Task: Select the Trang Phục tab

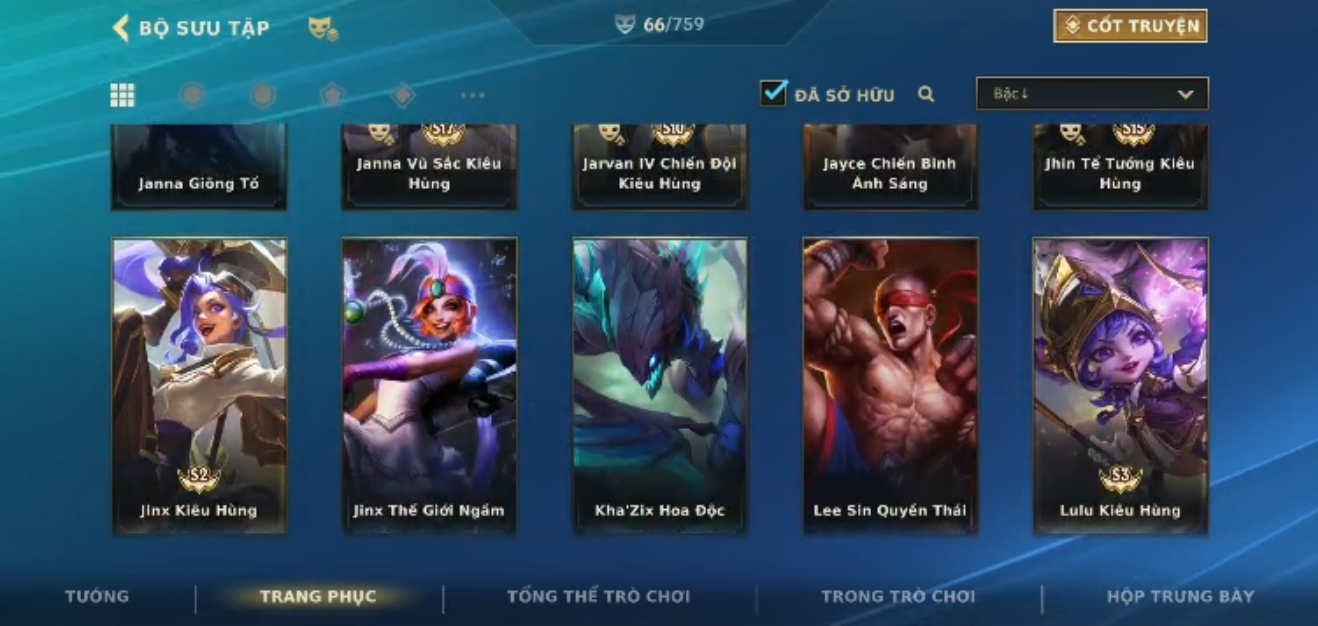Action: pyautogui.click(x=318, y=597)
